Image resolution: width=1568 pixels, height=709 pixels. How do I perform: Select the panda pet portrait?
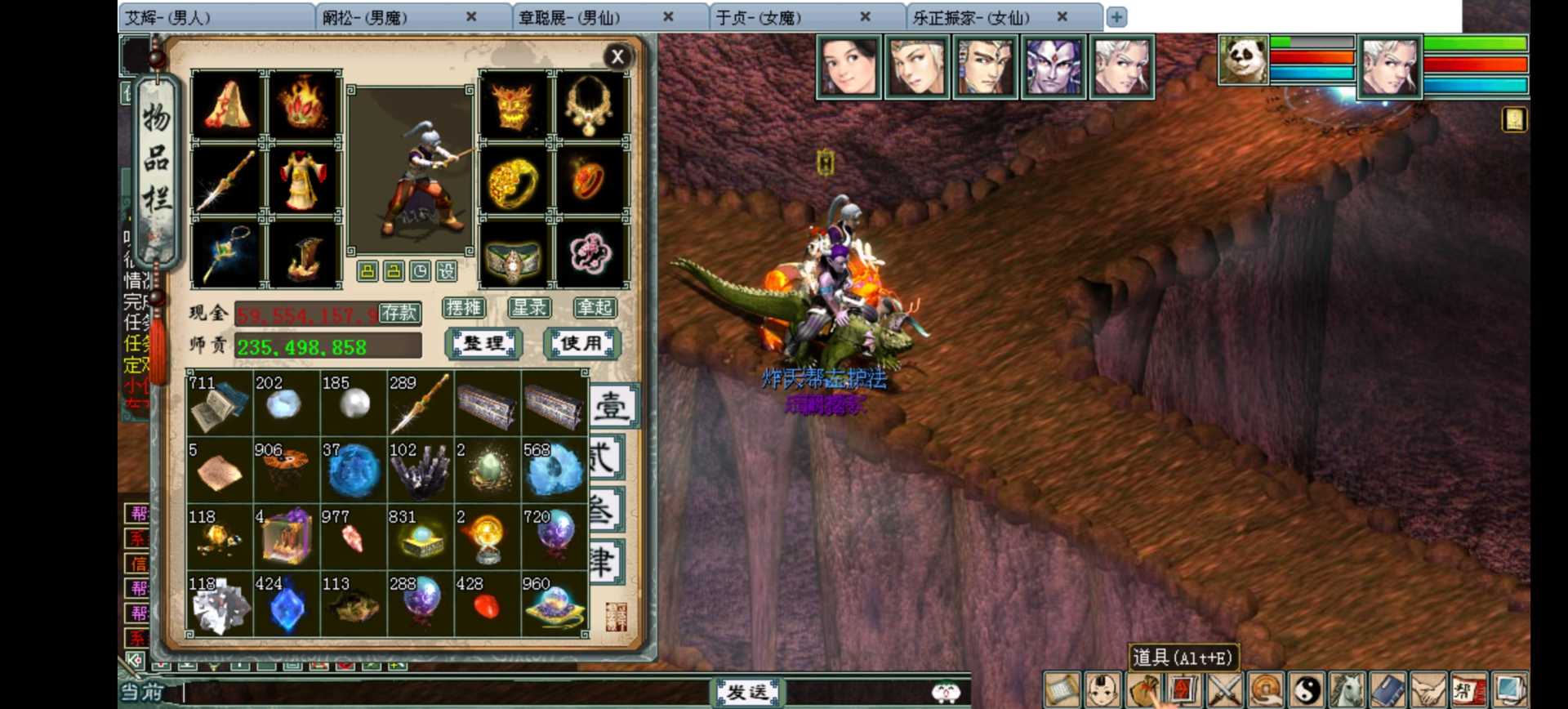click(1242, 60)
